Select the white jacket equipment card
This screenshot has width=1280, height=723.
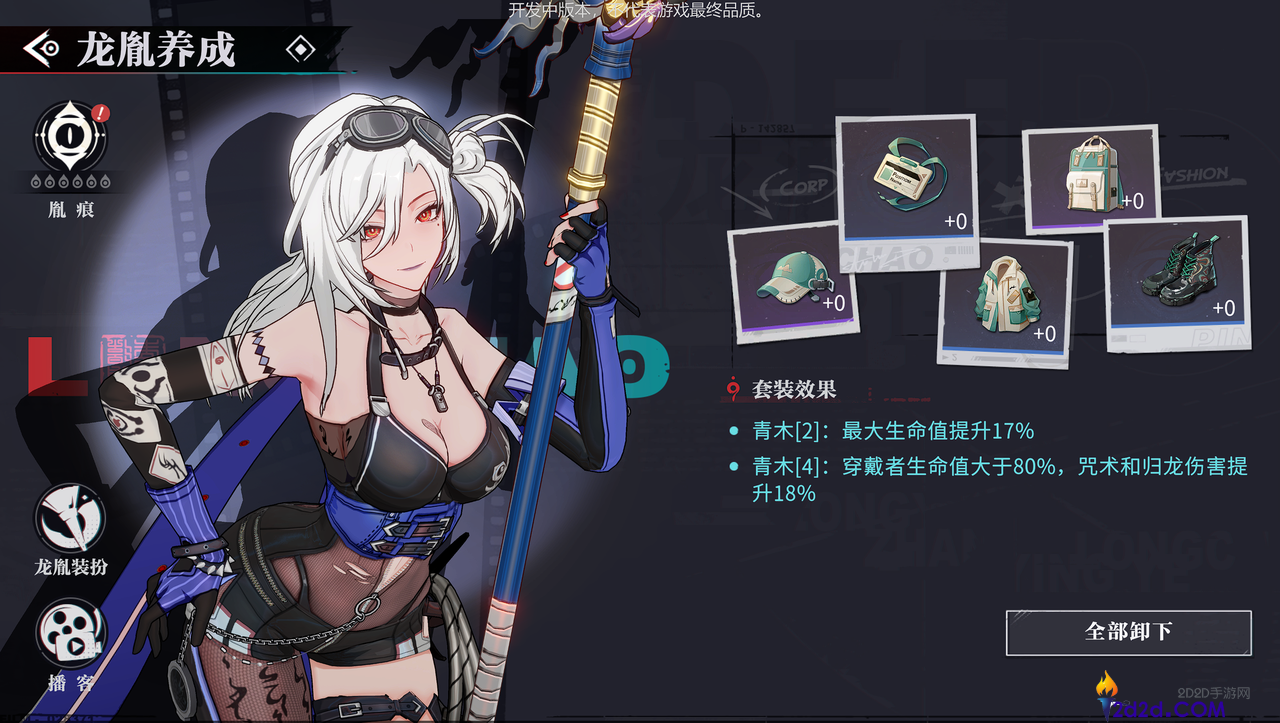point(1003,300)
